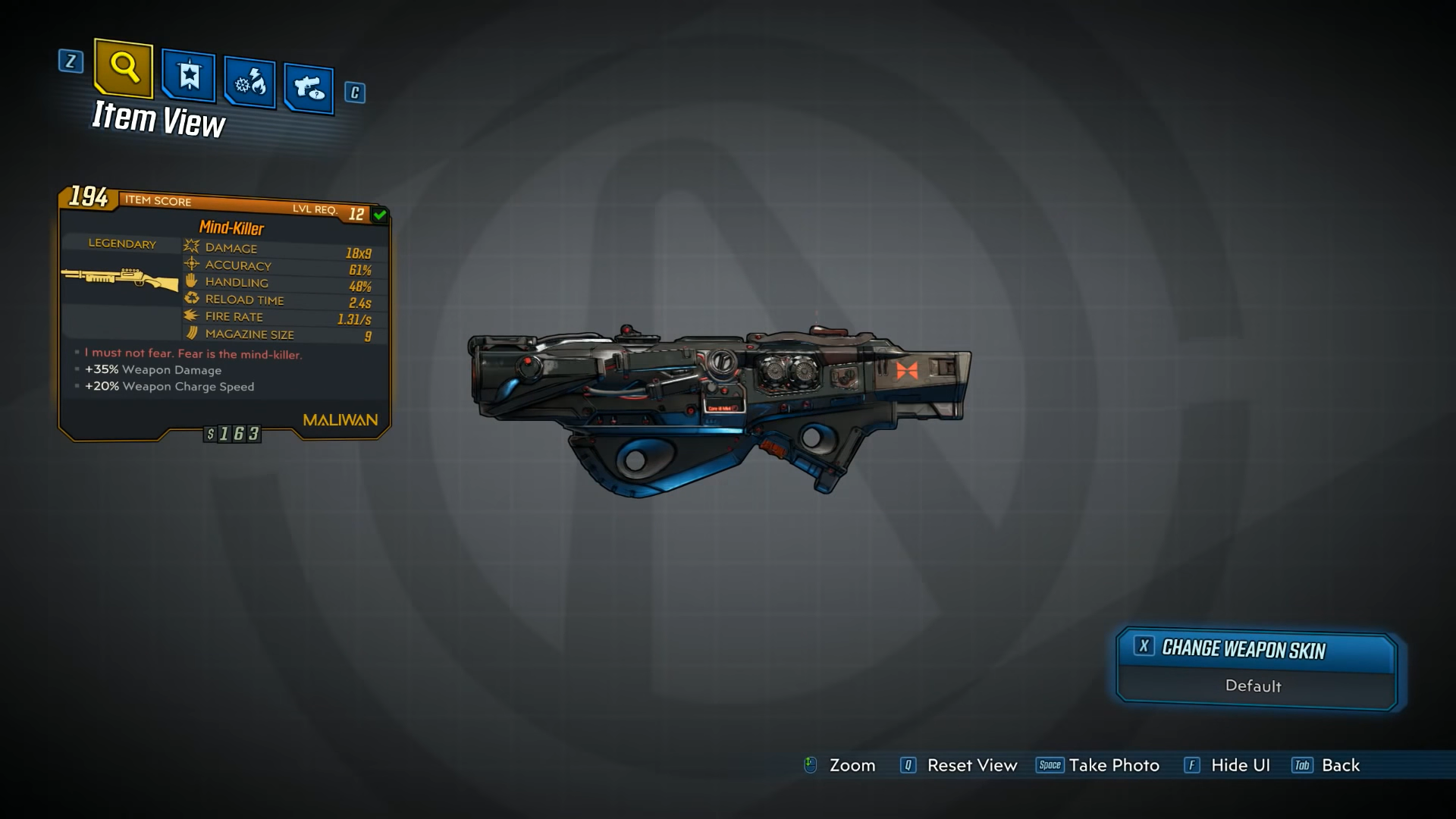Select the magnifying glass Item View tab icon
Viewport: 1456px width, 819px height.
[124, 71]
